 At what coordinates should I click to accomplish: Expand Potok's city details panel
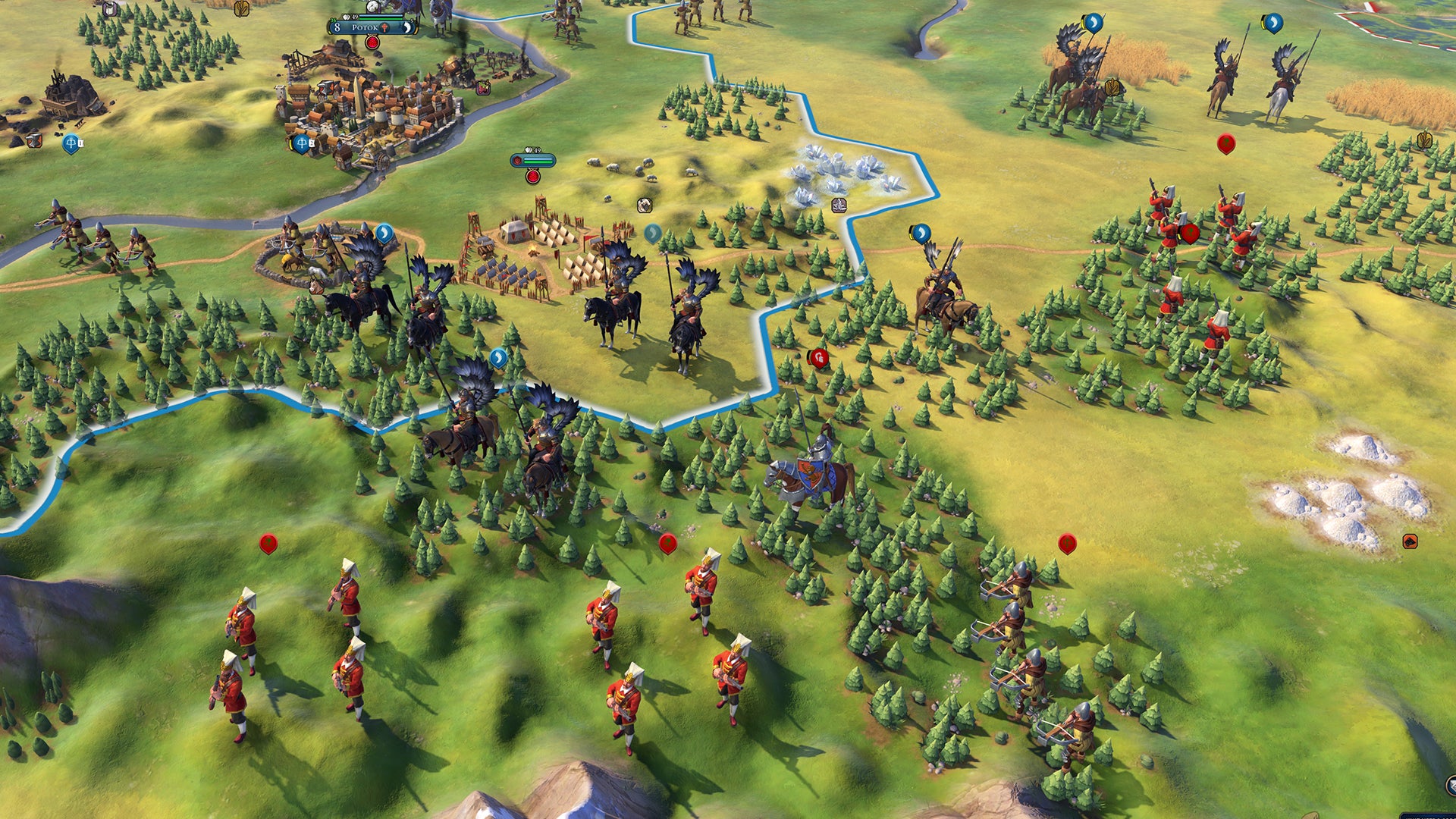(406, 29)
